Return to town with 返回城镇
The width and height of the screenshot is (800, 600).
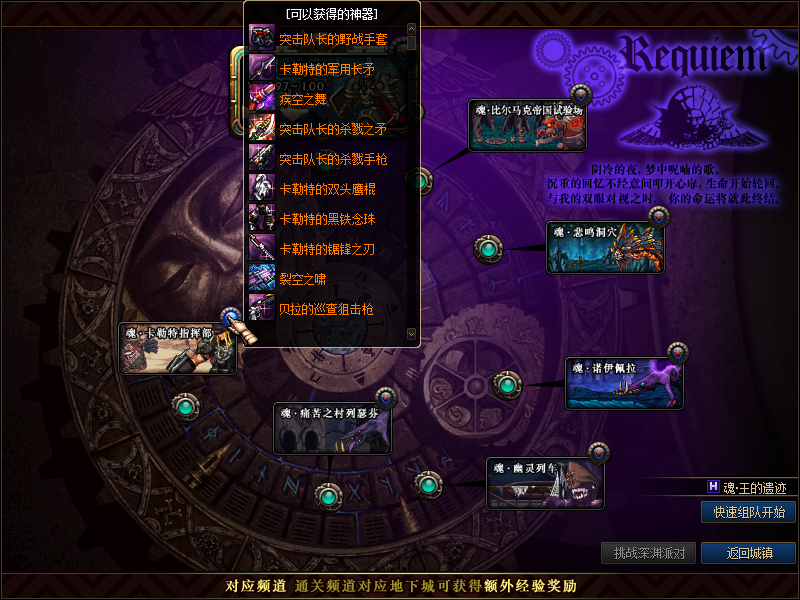click(748, 553)
